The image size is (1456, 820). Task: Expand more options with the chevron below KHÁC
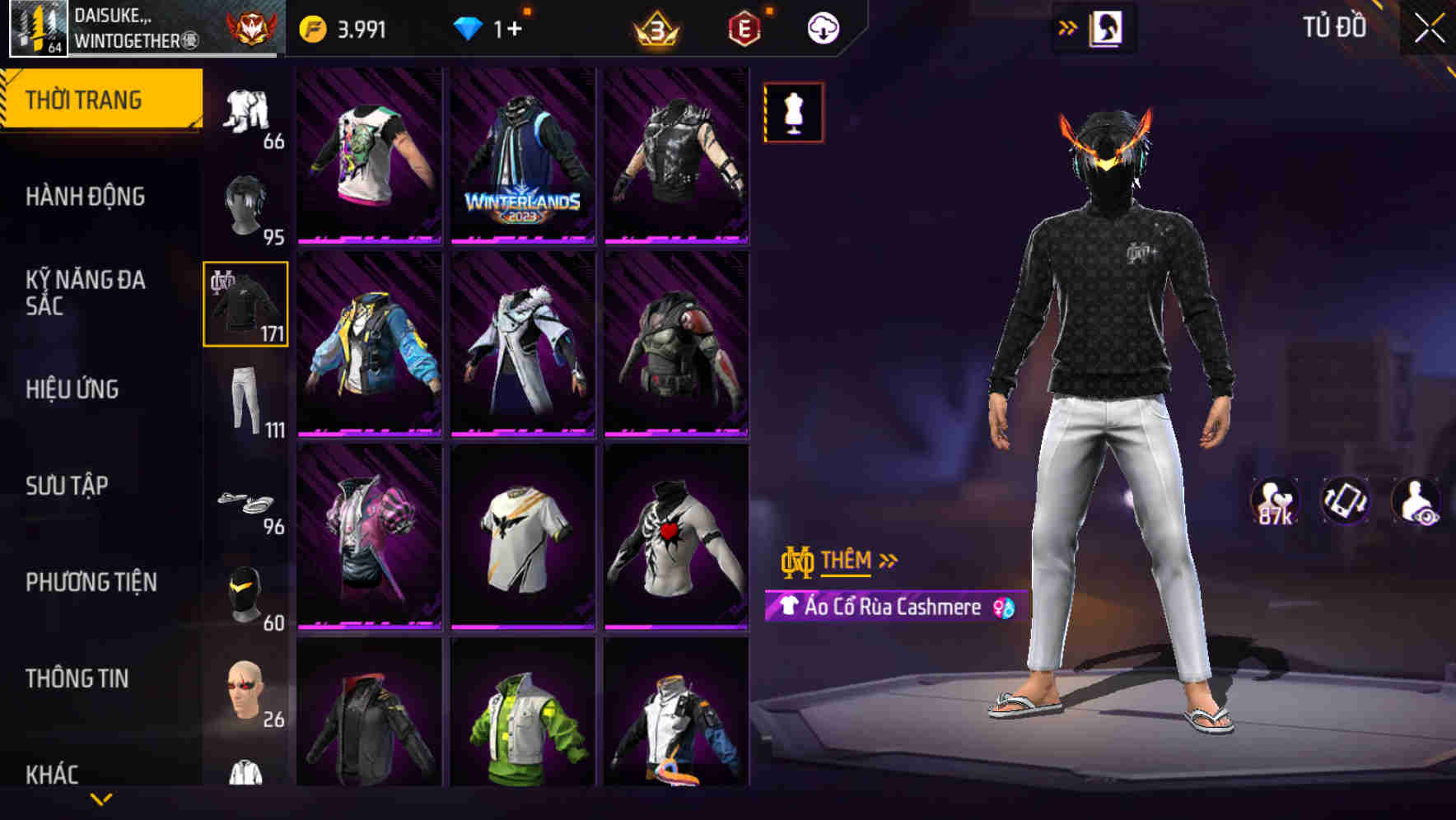[101, 799]
